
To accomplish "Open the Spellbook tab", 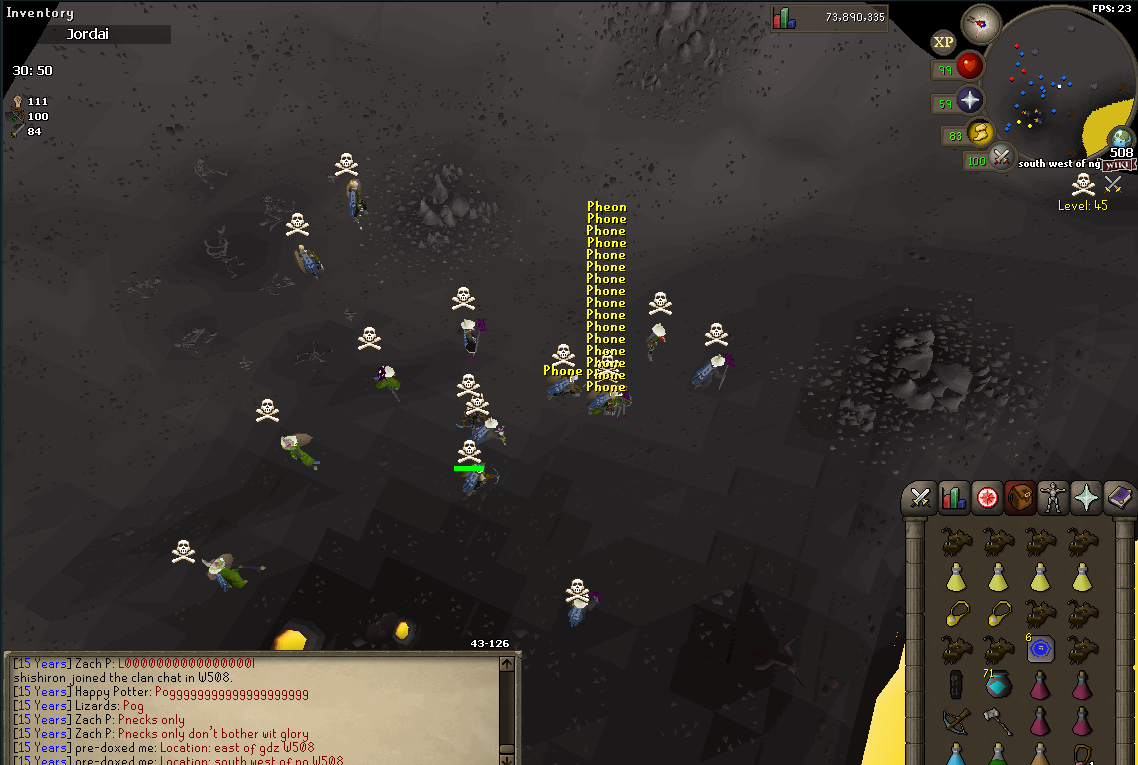I will point(1119,496).
